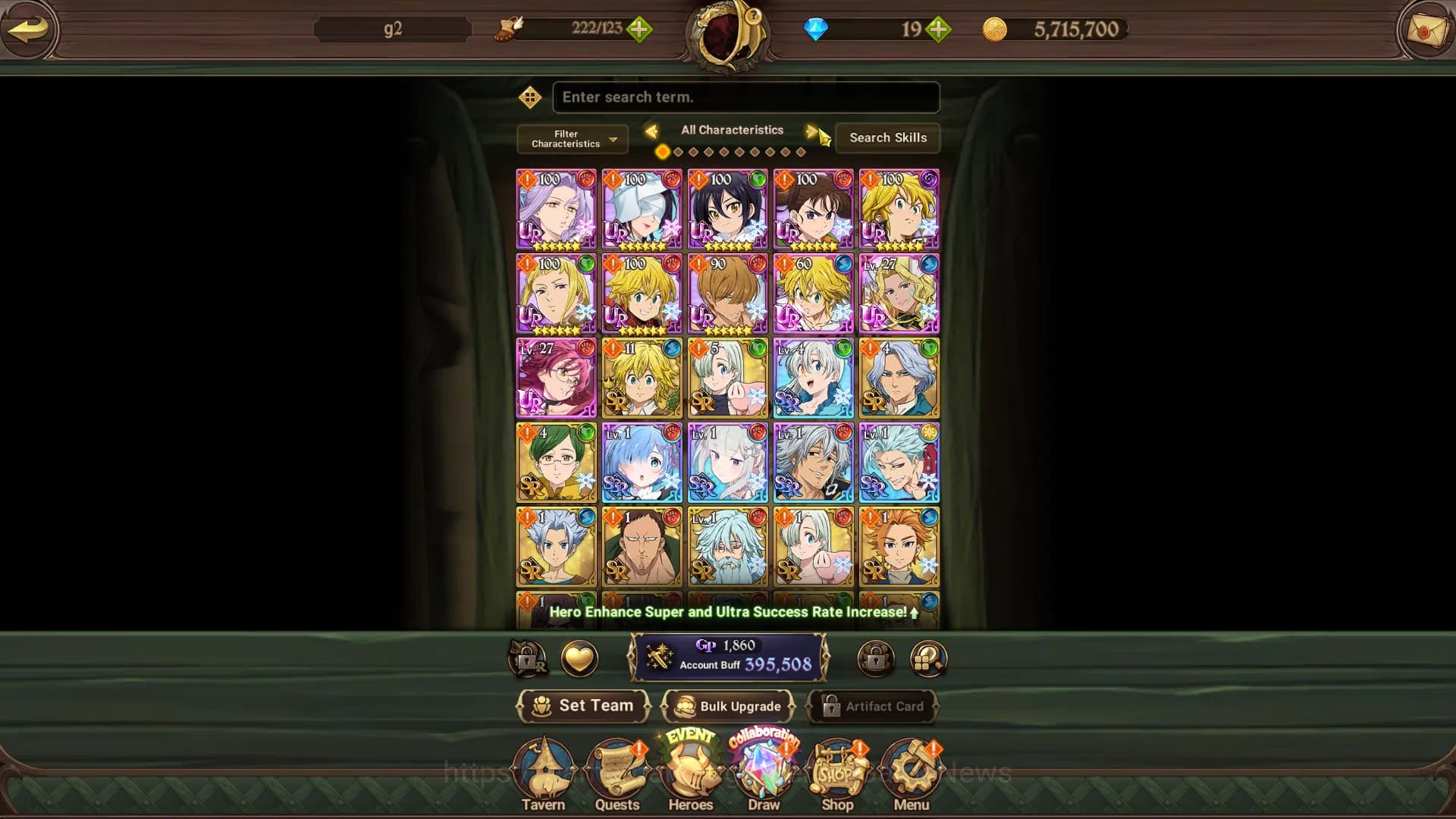Viewport: 1456px width, 819px height.
Task: Click the left arrow beside All Characteristics
Action: [x=653, y=130]
